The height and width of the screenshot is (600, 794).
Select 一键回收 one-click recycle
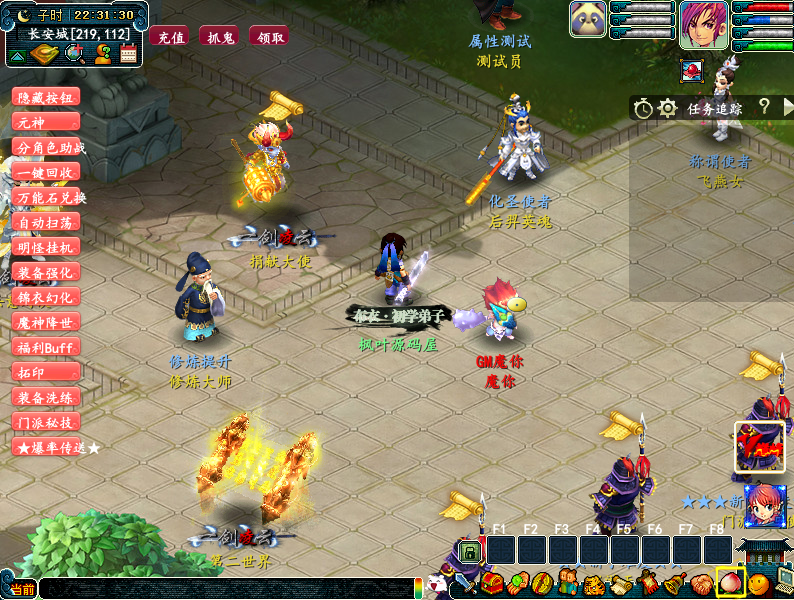pos(46,172)
